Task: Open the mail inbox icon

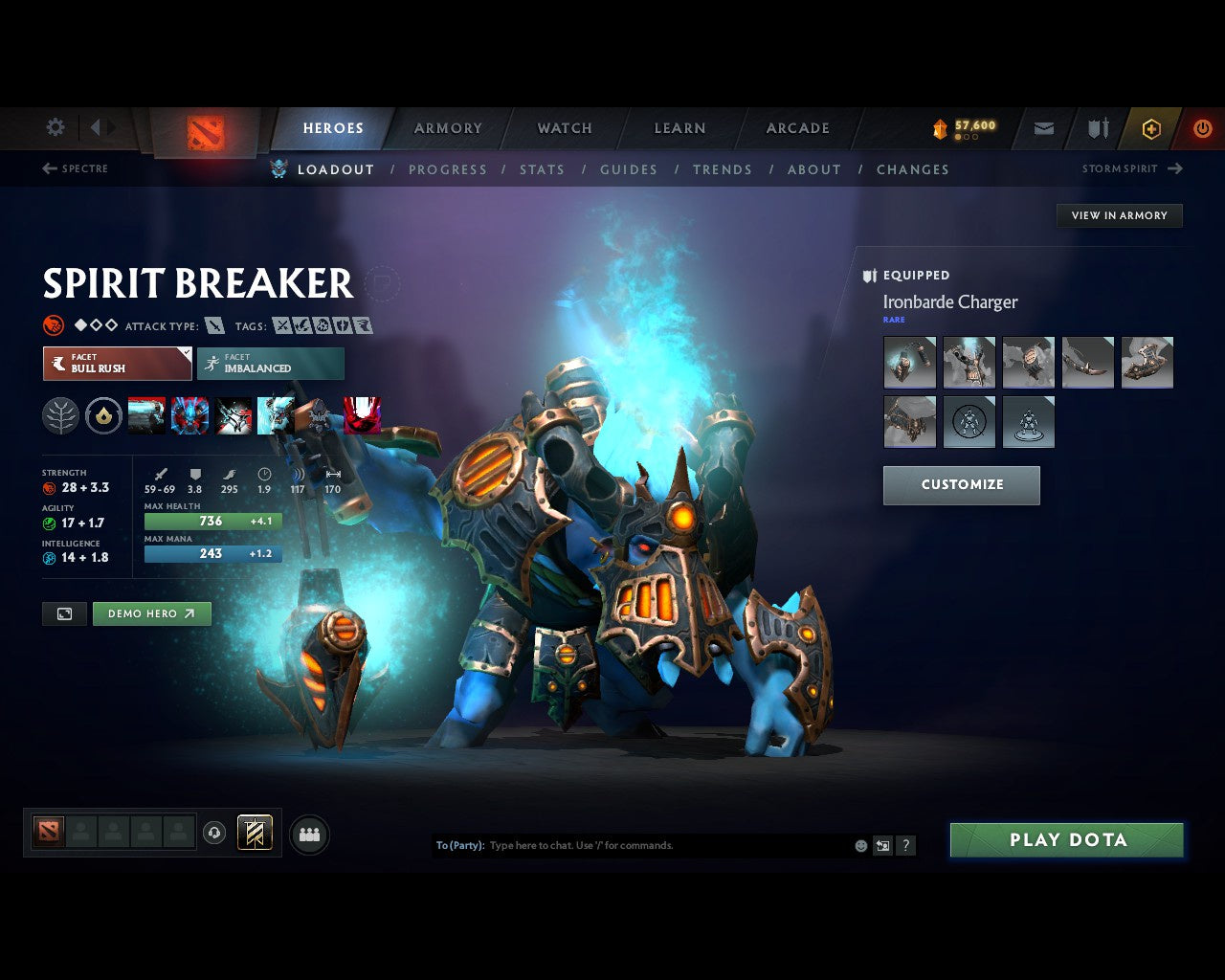Action: [1043, 127]
